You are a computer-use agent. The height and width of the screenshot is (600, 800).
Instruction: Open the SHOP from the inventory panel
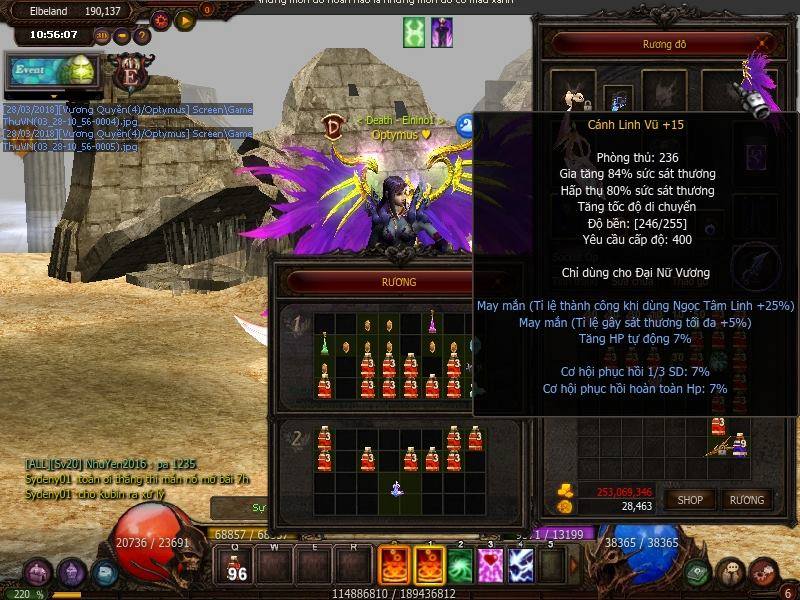click(690, 499)
